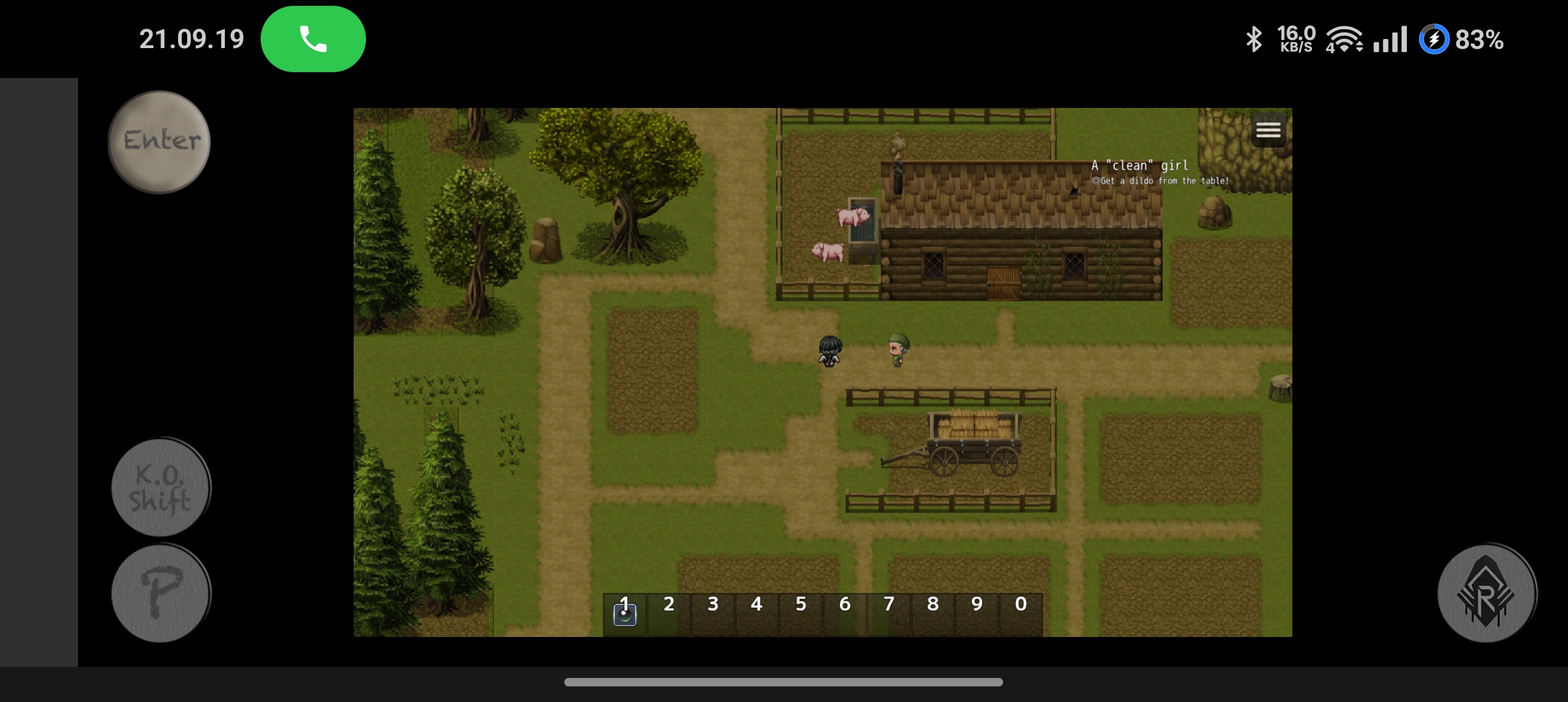Tap the battery charging icon
Image resolution: width=1568 pixels, height=702 pixels.
coord(1434,40)
